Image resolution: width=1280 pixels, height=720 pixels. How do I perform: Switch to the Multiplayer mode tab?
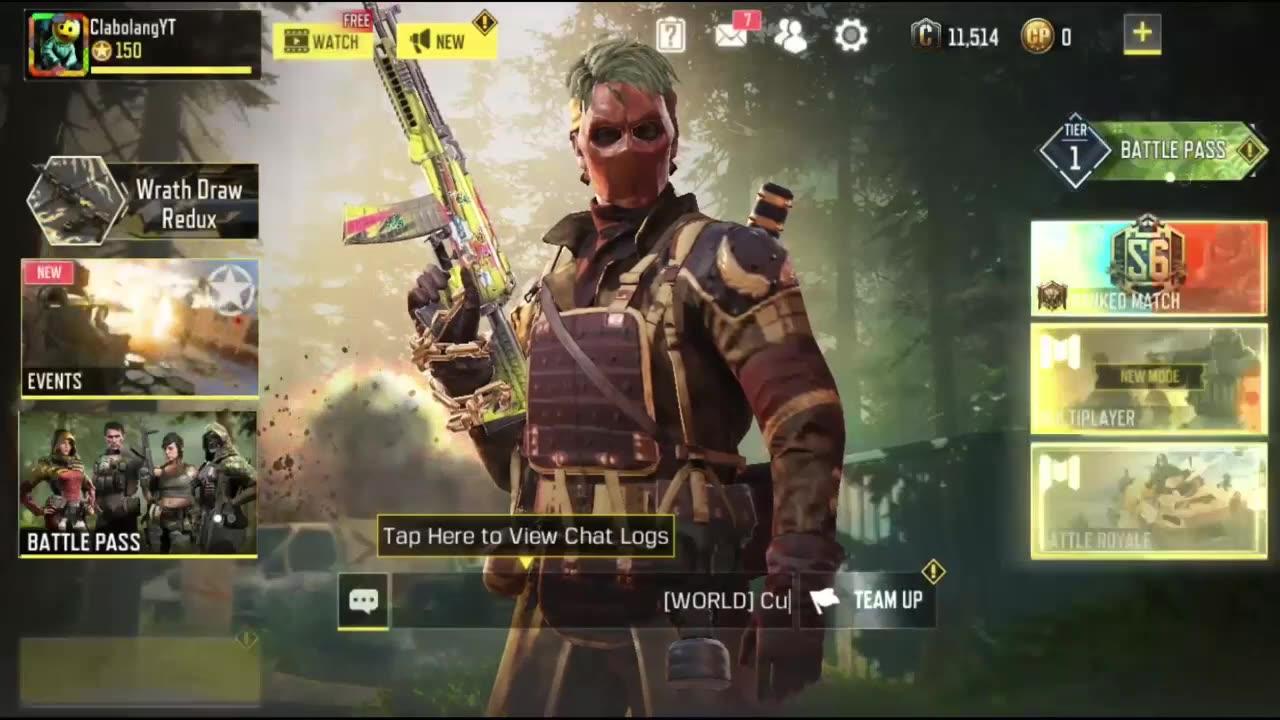tap(1148, 380)
